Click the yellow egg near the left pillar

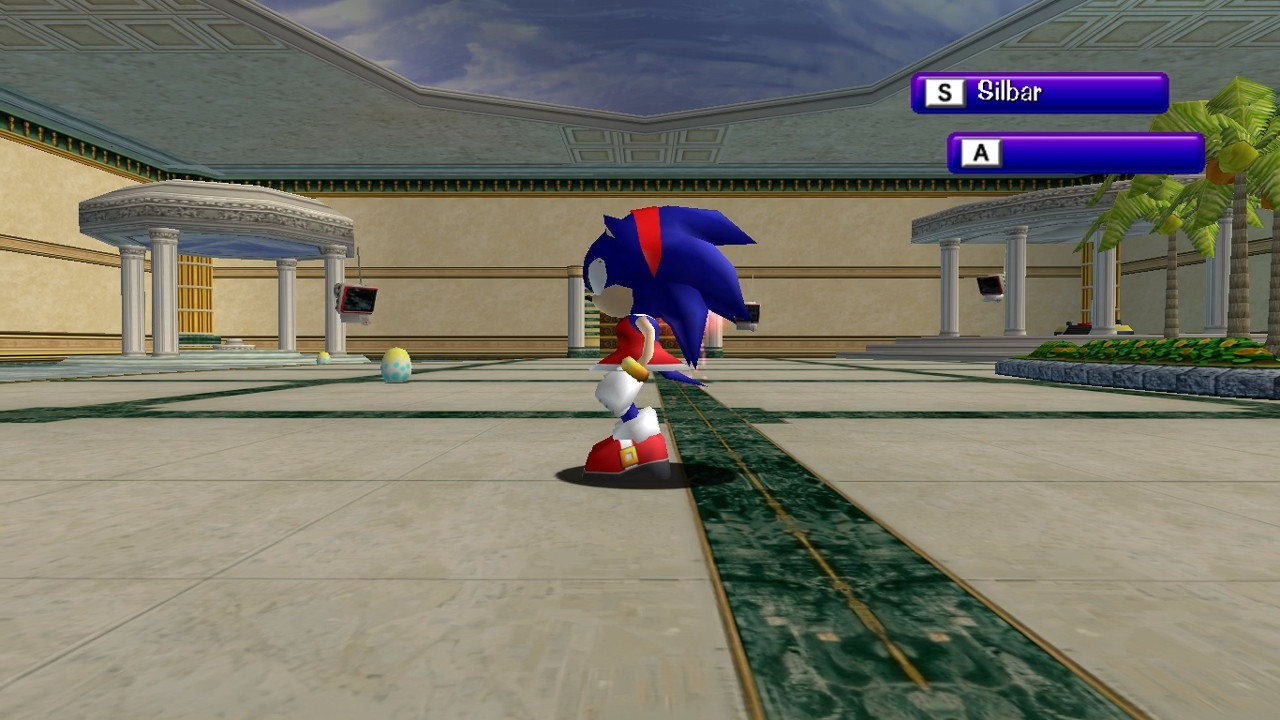(323, 357)
